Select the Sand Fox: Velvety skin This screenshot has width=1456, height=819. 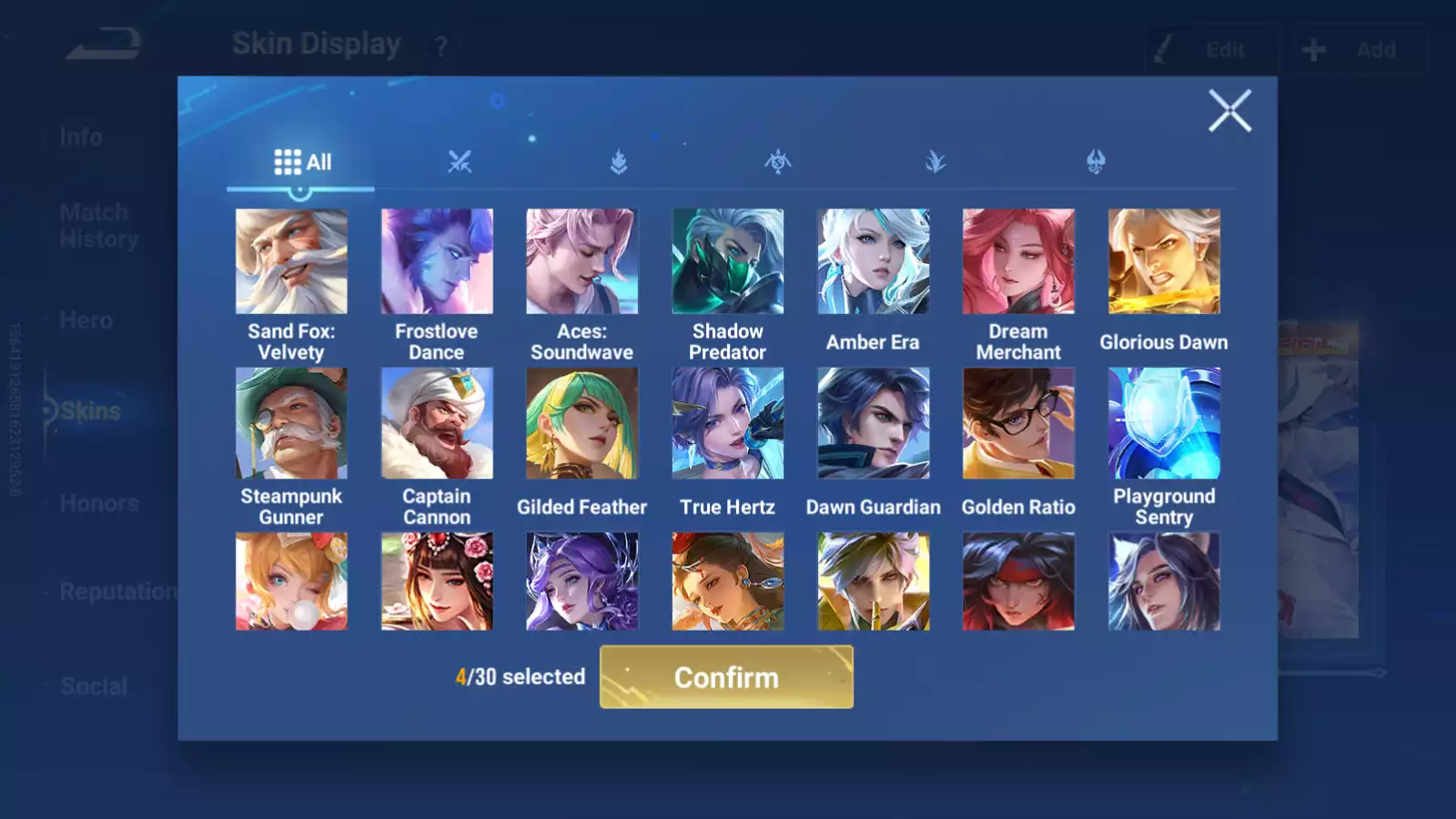[x=291, y=262]
